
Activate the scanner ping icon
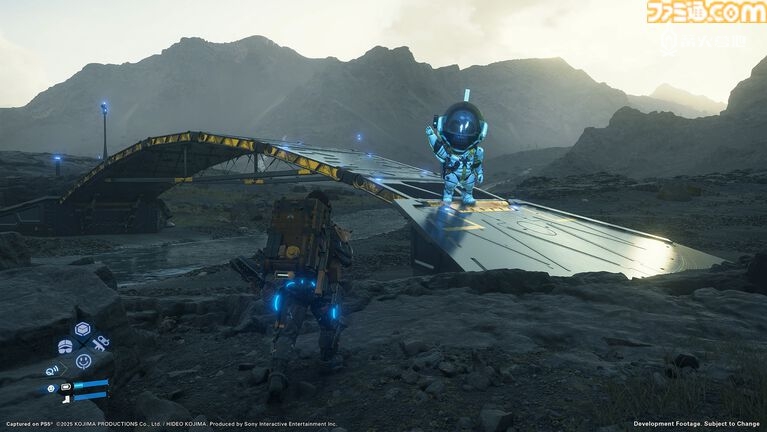pyautogui.click(x=51, y=369)
